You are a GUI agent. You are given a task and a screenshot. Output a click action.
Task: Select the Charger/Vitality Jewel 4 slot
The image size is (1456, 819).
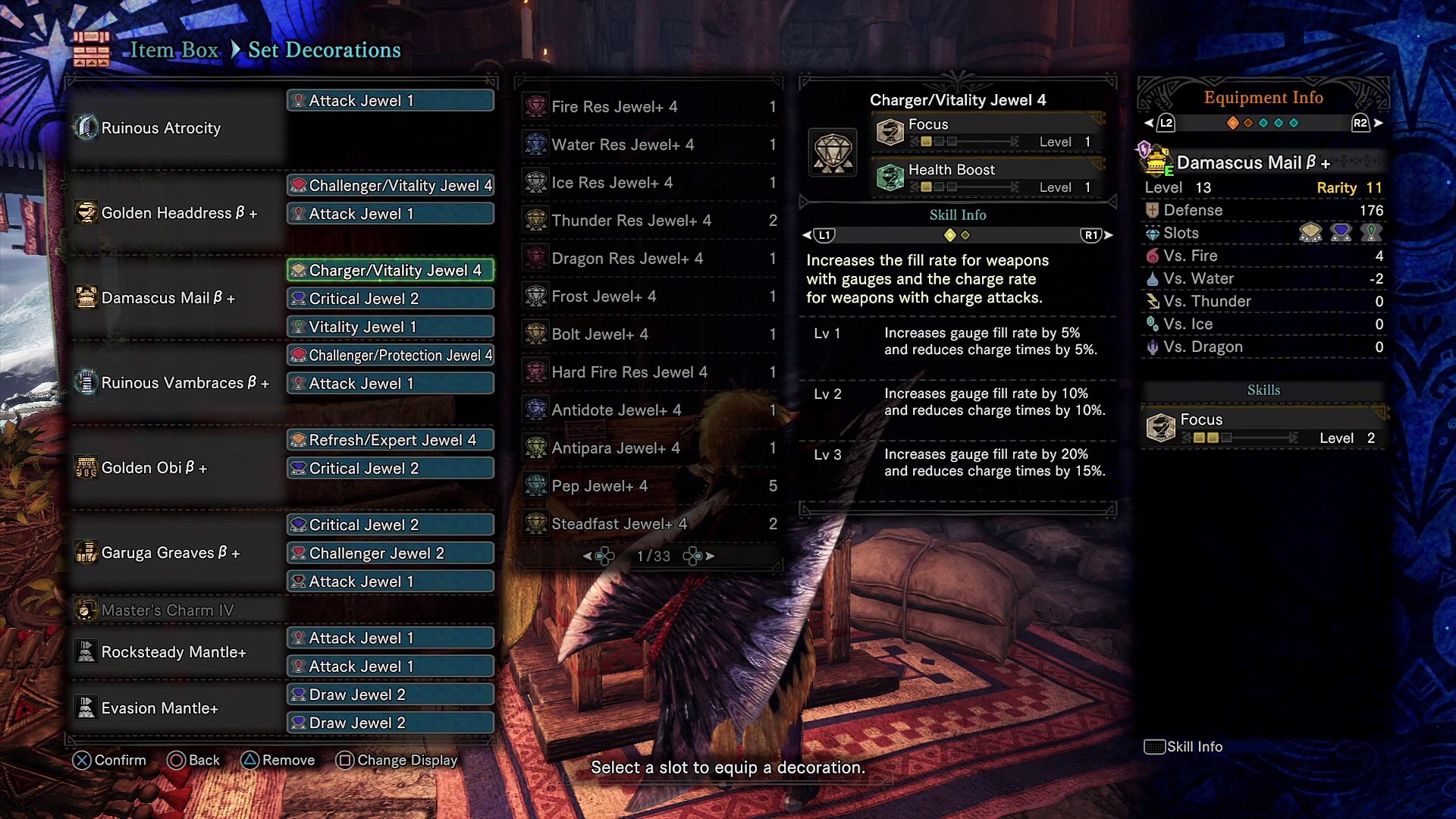[x=391, y=271]
